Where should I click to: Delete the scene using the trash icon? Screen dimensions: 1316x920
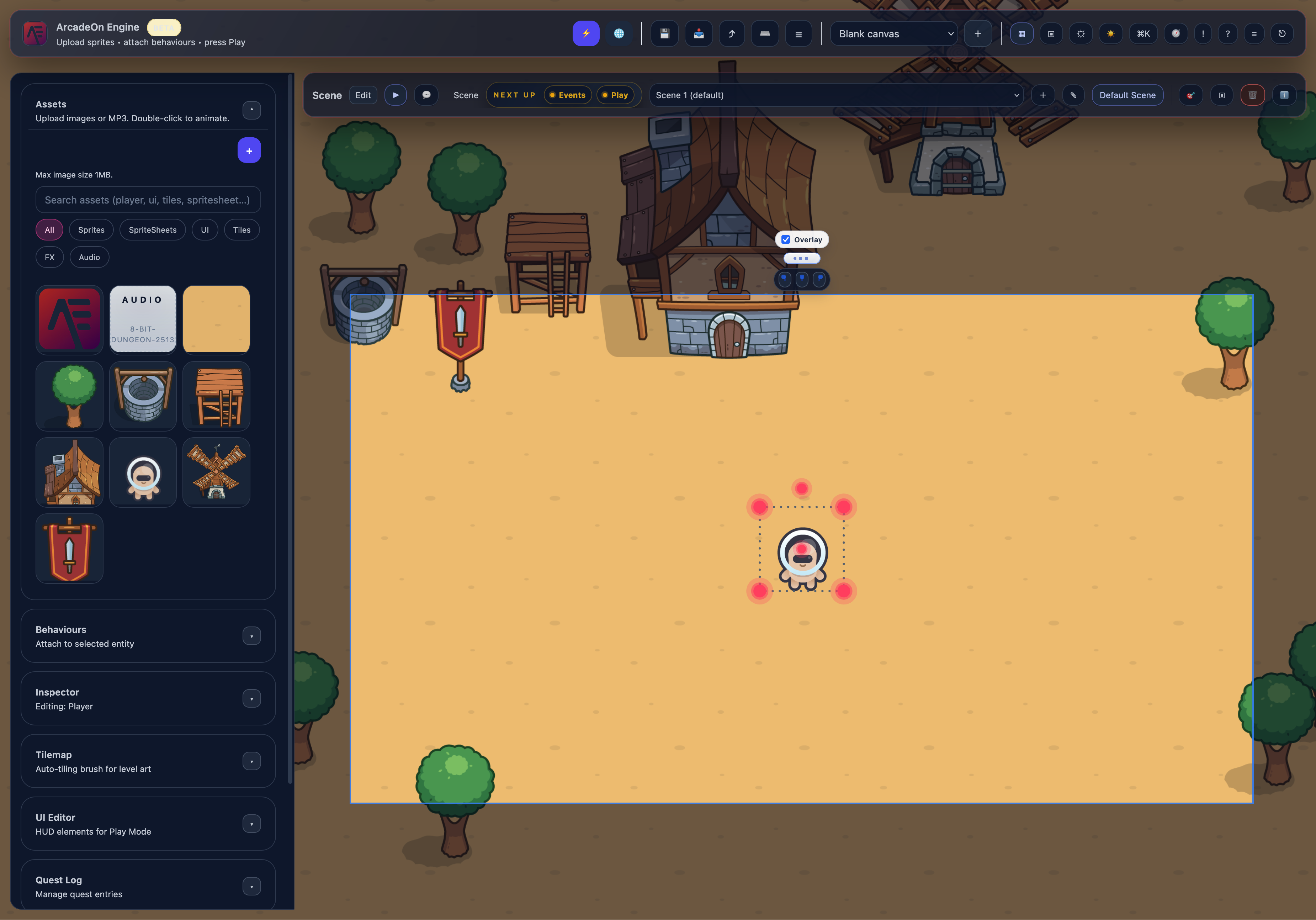pos(1252,95)
